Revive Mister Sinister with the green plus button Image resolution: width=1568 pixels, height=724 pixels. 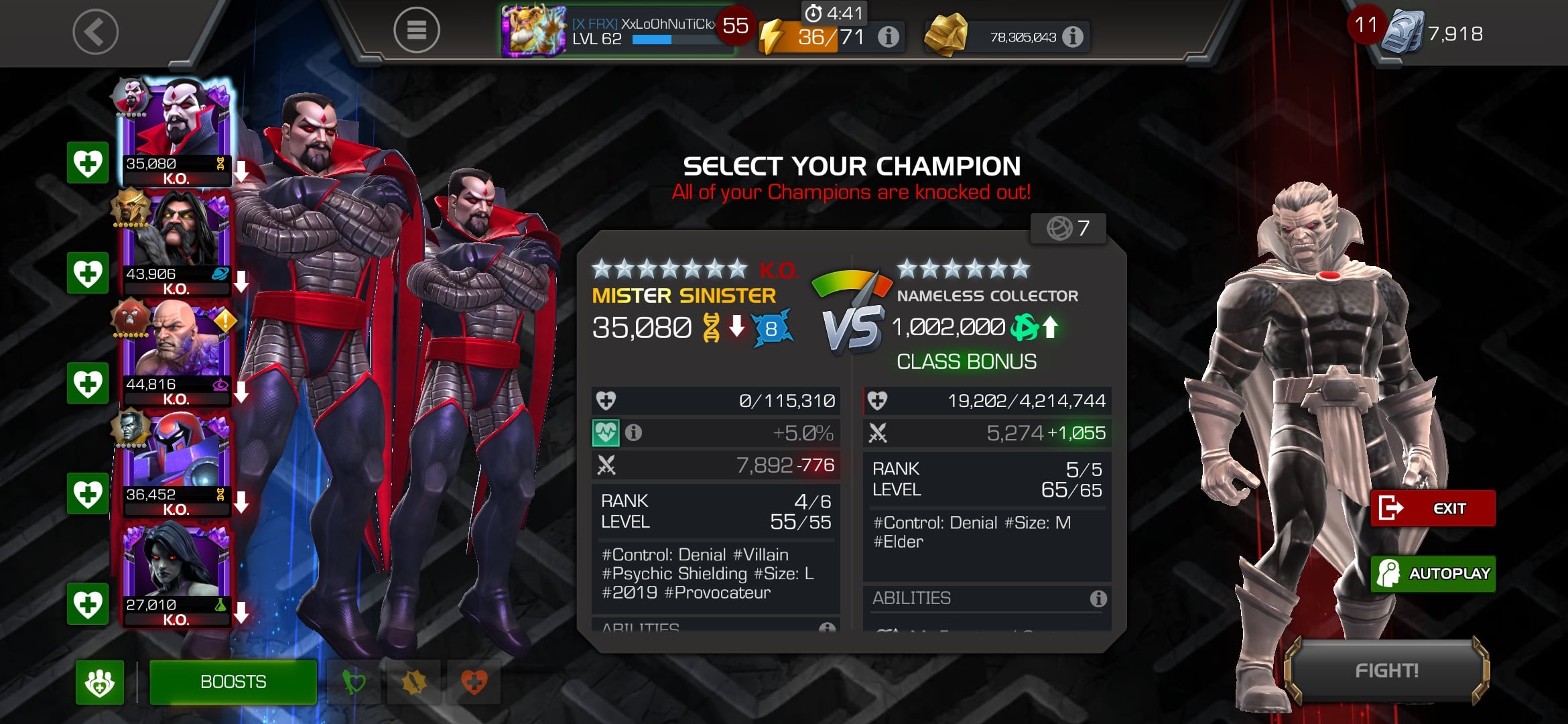click(88, 163)
